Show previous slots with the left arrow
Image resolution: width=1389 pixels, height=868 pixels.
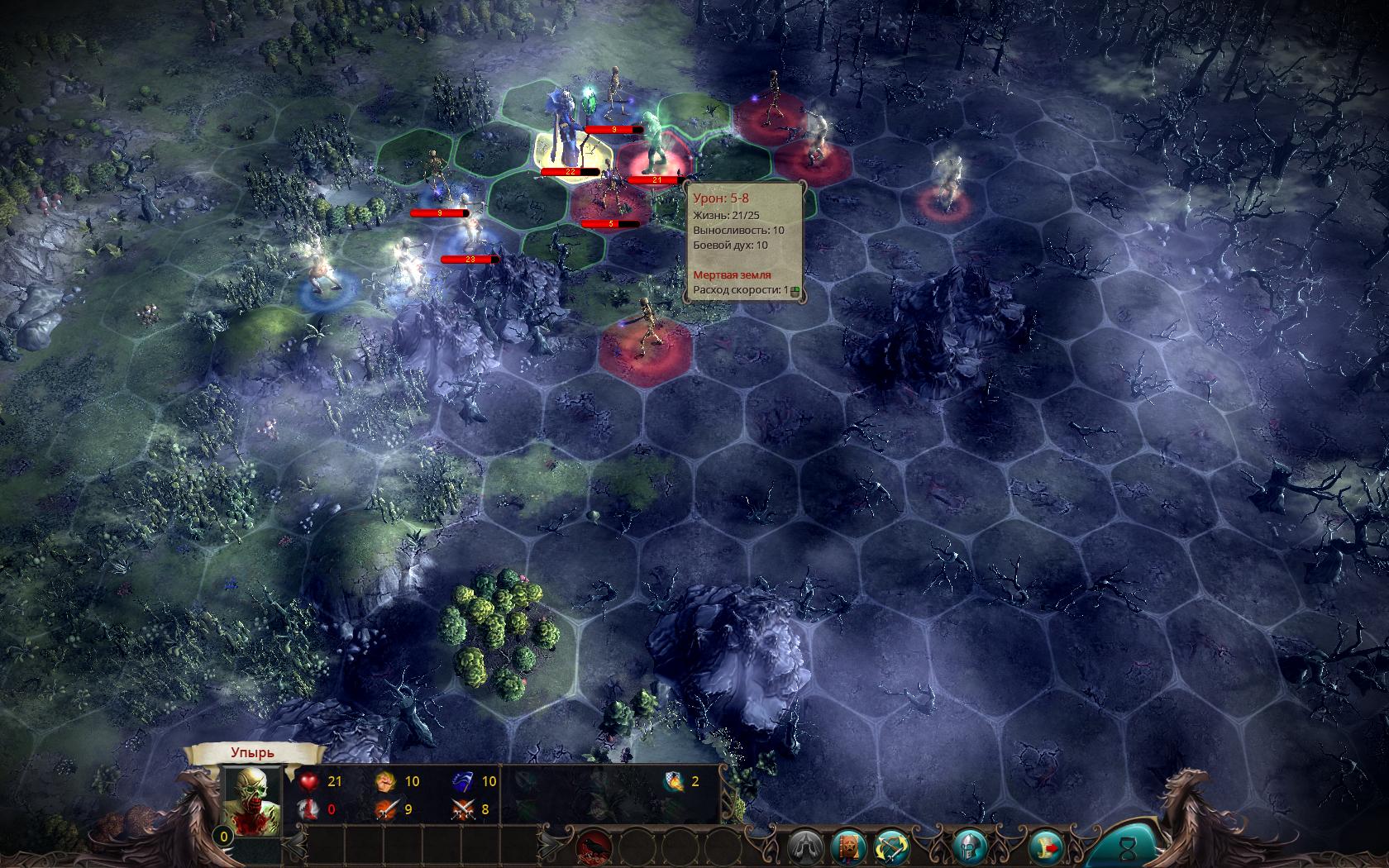click(294, 845)
